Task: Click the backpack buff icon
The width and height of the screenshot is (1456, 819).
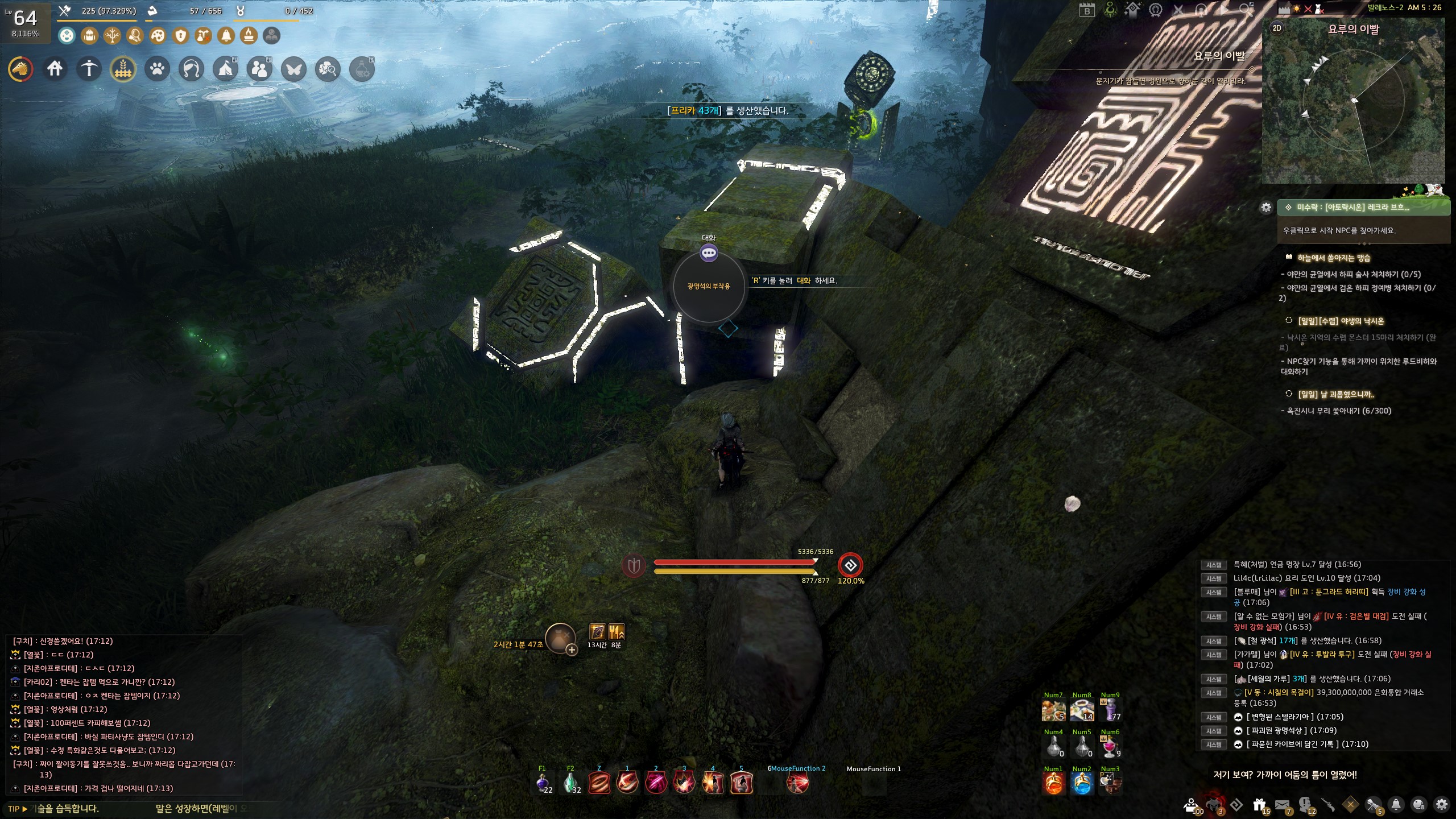Action: coord(89,36)
